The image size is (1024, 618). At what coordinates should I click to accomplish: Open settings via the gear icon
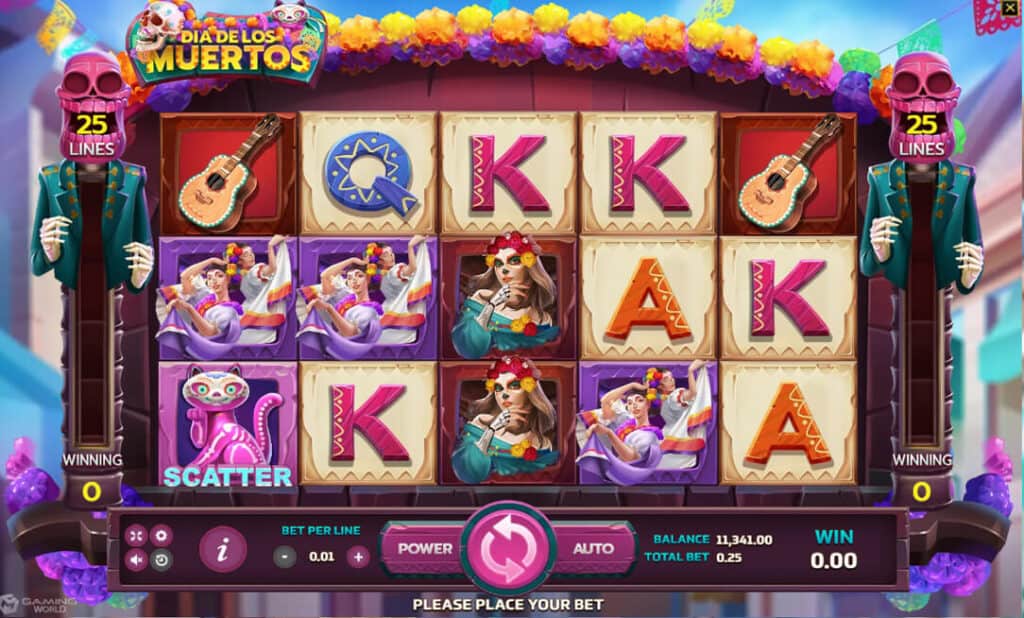tap(160, 537)
